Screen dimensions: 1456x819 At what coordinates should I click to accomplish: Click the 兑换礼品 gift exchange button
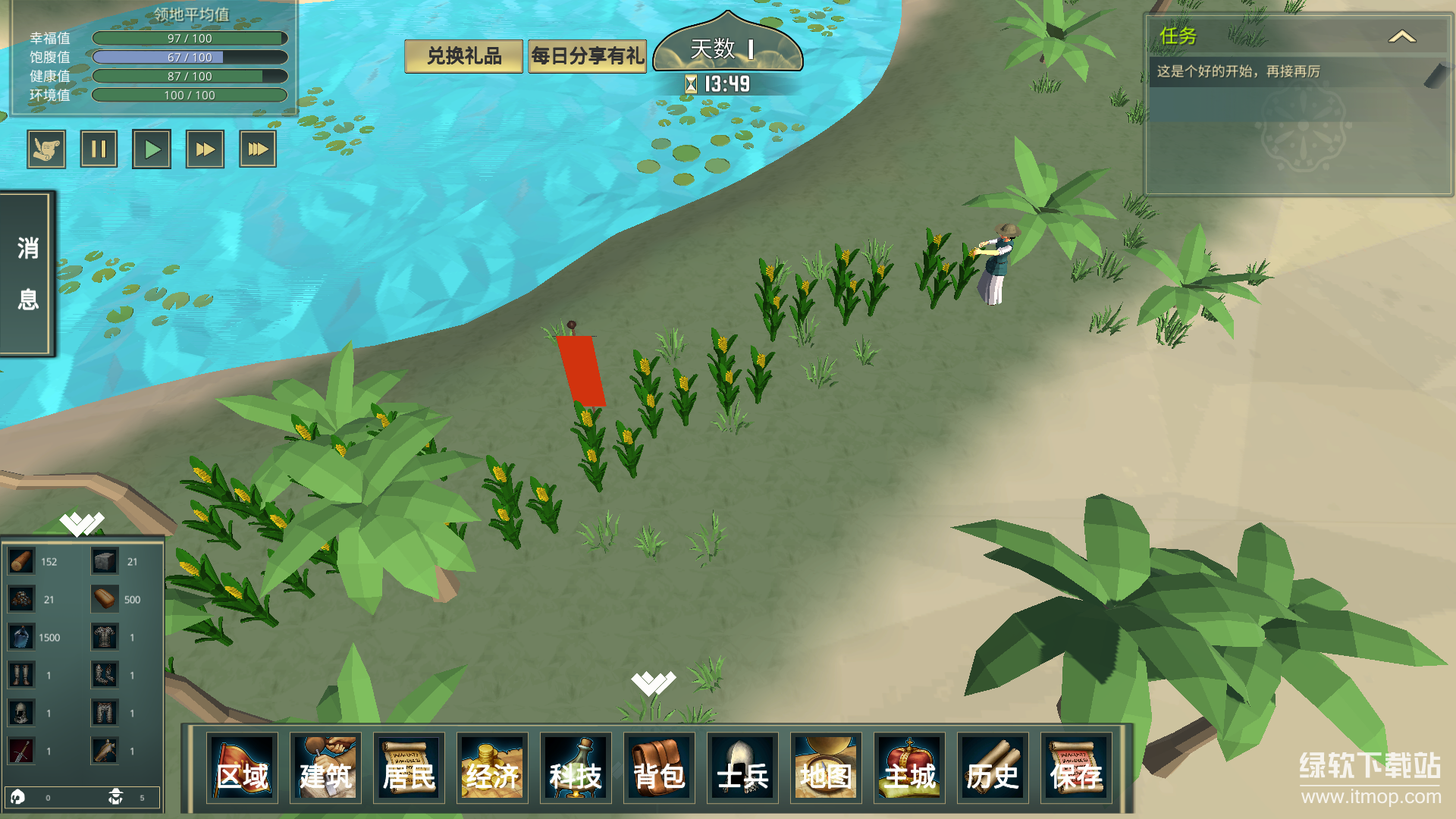coord(463,56)
